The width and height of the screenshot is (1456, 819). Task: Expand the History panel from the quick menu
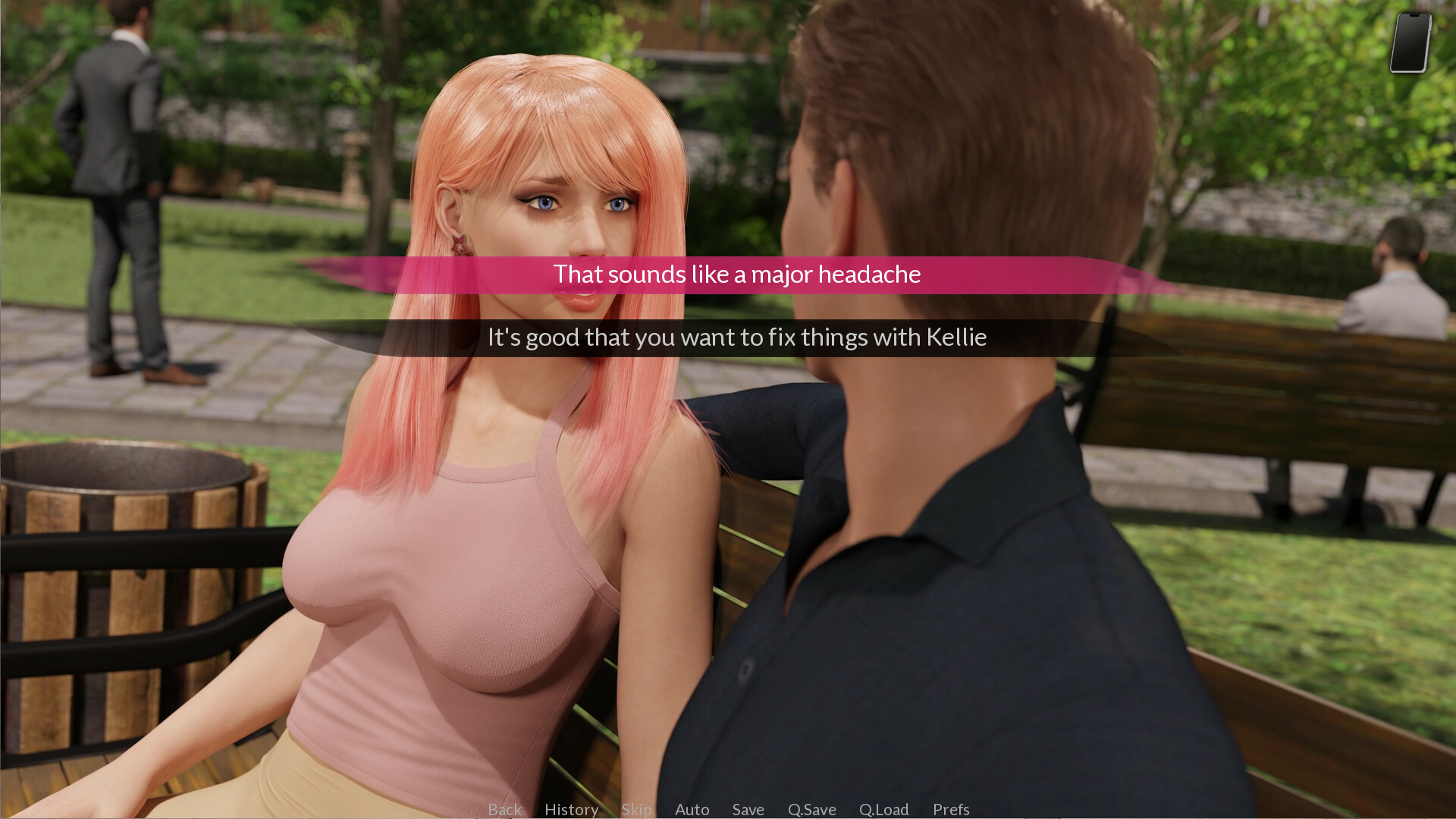click(x=571, y=809)
